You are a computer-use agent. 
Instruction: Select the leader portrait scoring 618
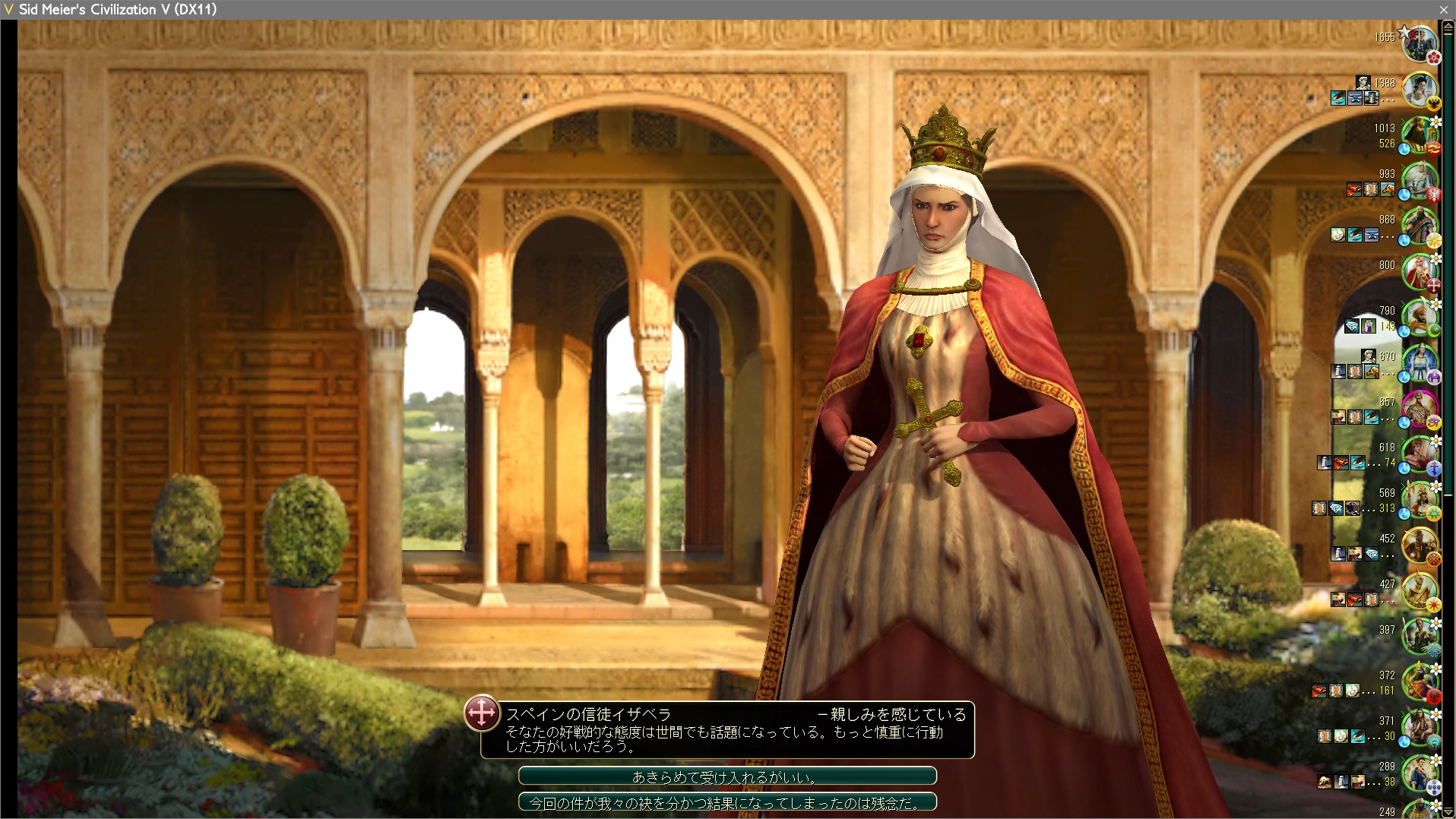pos(1419,454)
